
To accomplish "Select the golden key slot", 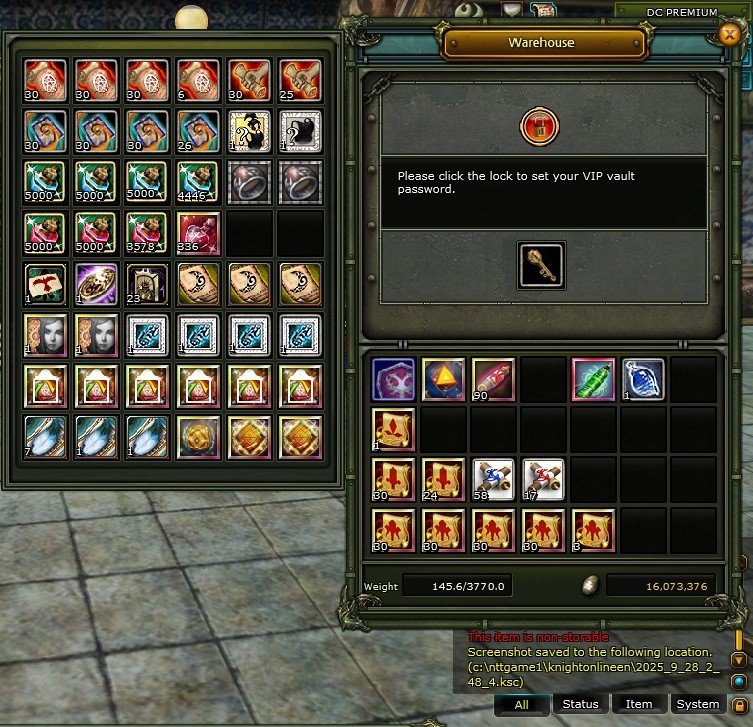I will click(541, 265).
